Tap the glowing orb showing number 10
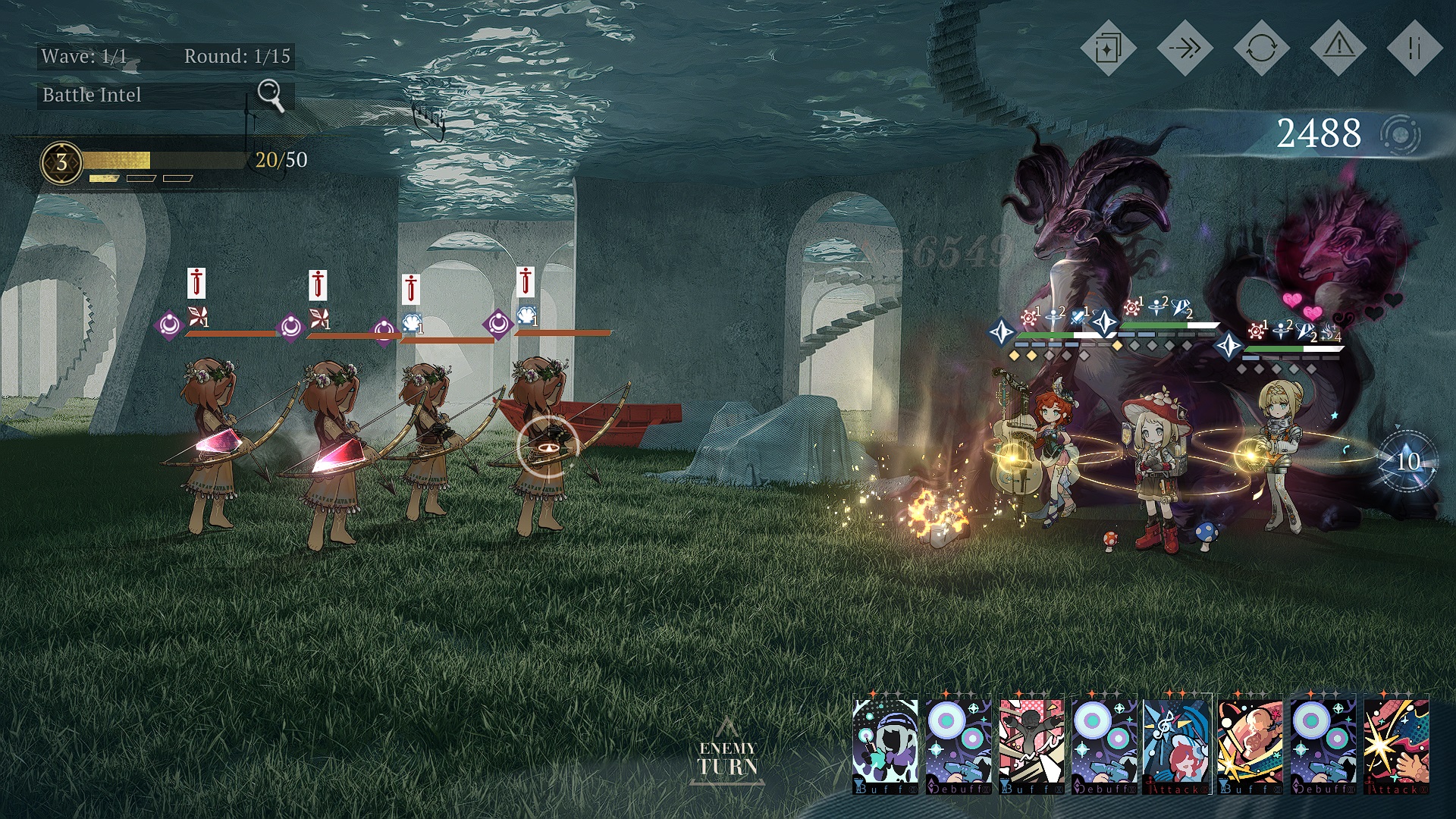The height and width of the screenshot is (819, 1456). tap(1407, 461)
